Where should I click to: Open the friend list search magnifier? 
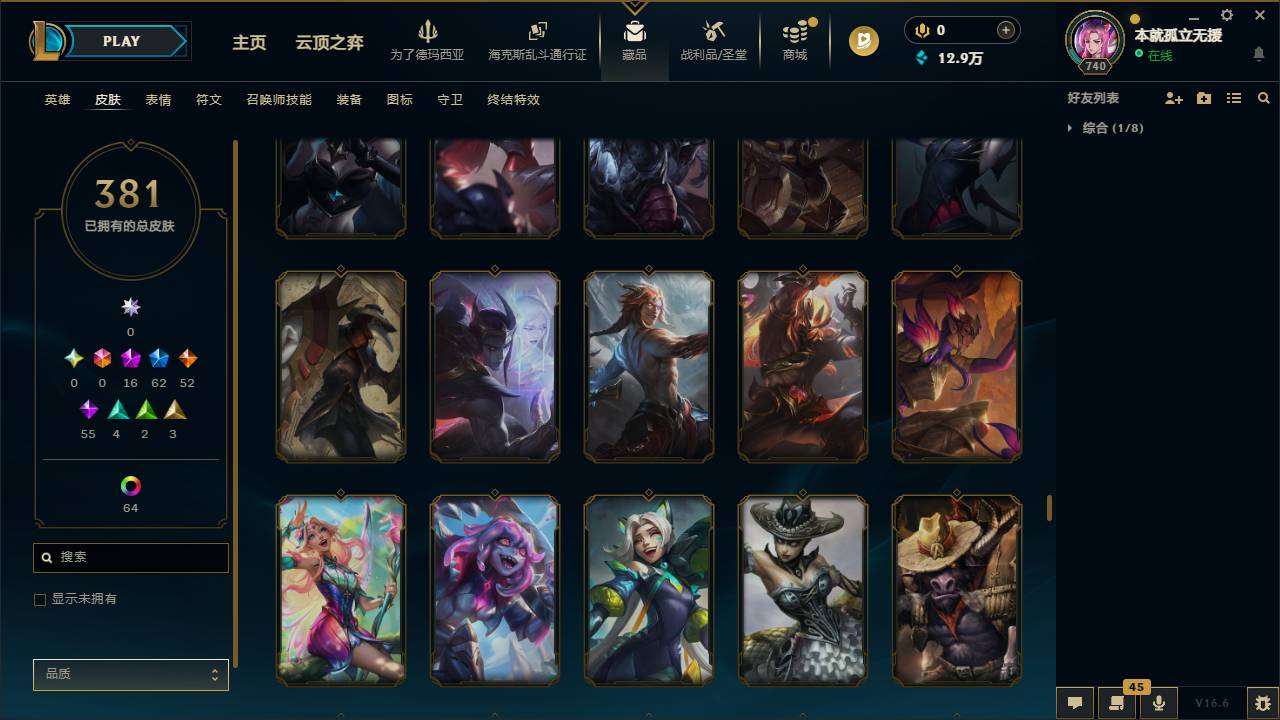coord(1263,97)
